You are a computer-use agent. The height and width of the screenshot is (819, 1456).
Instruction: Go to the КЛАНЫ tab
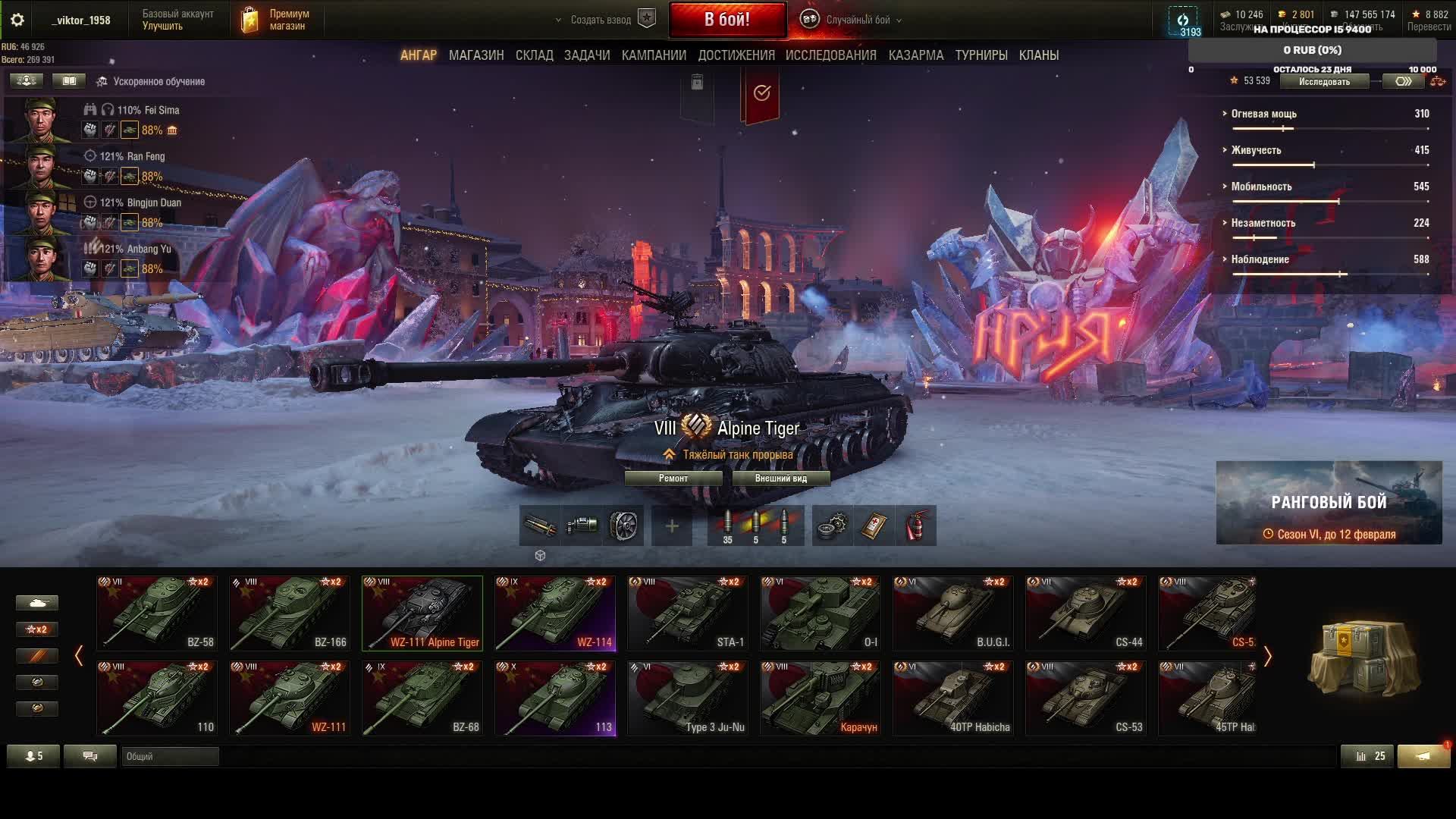coord(1038,55)
